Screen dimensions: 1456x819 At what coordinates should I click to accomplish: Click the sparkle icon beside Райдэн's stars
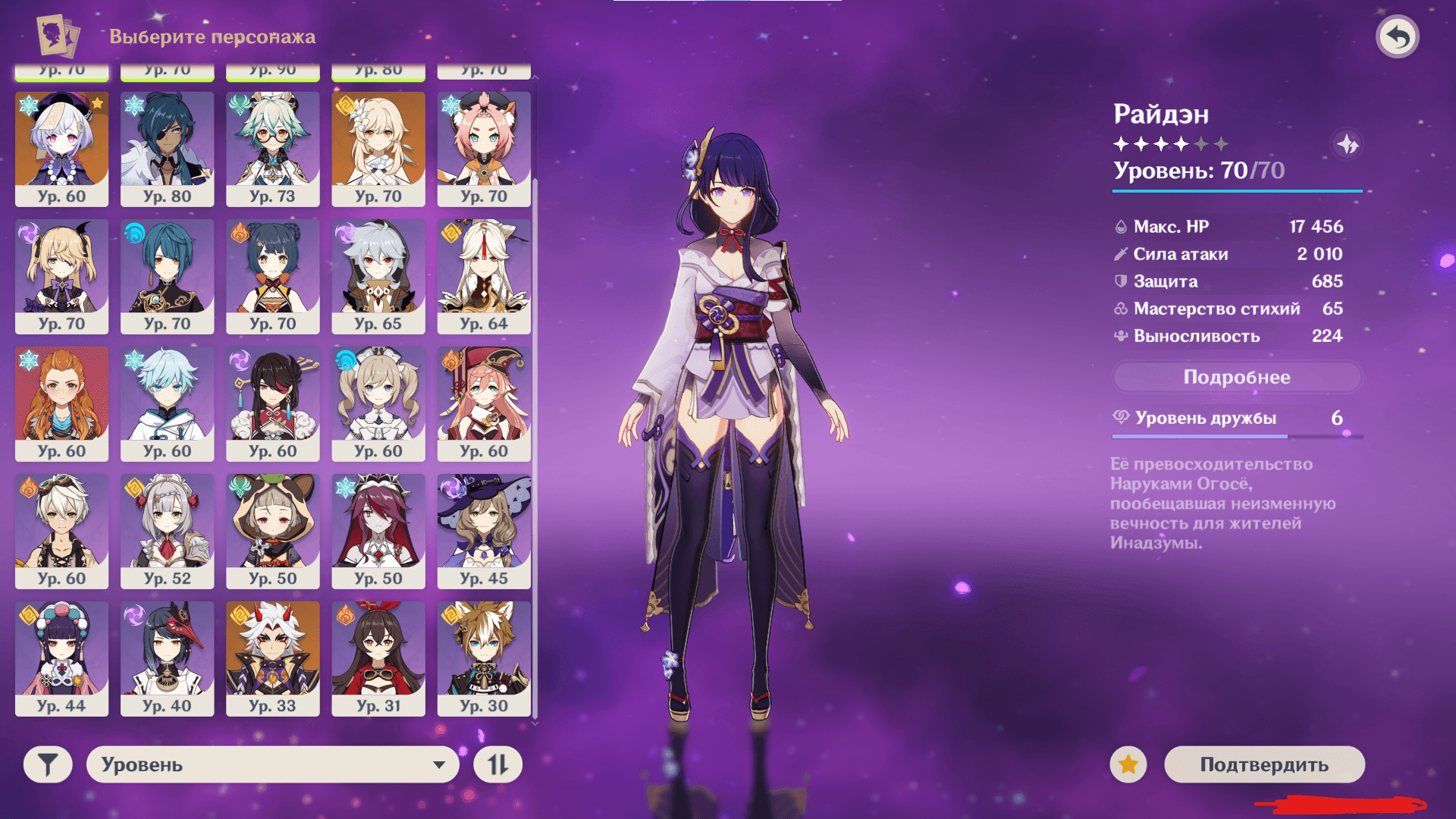click(x=1348, y=144)
